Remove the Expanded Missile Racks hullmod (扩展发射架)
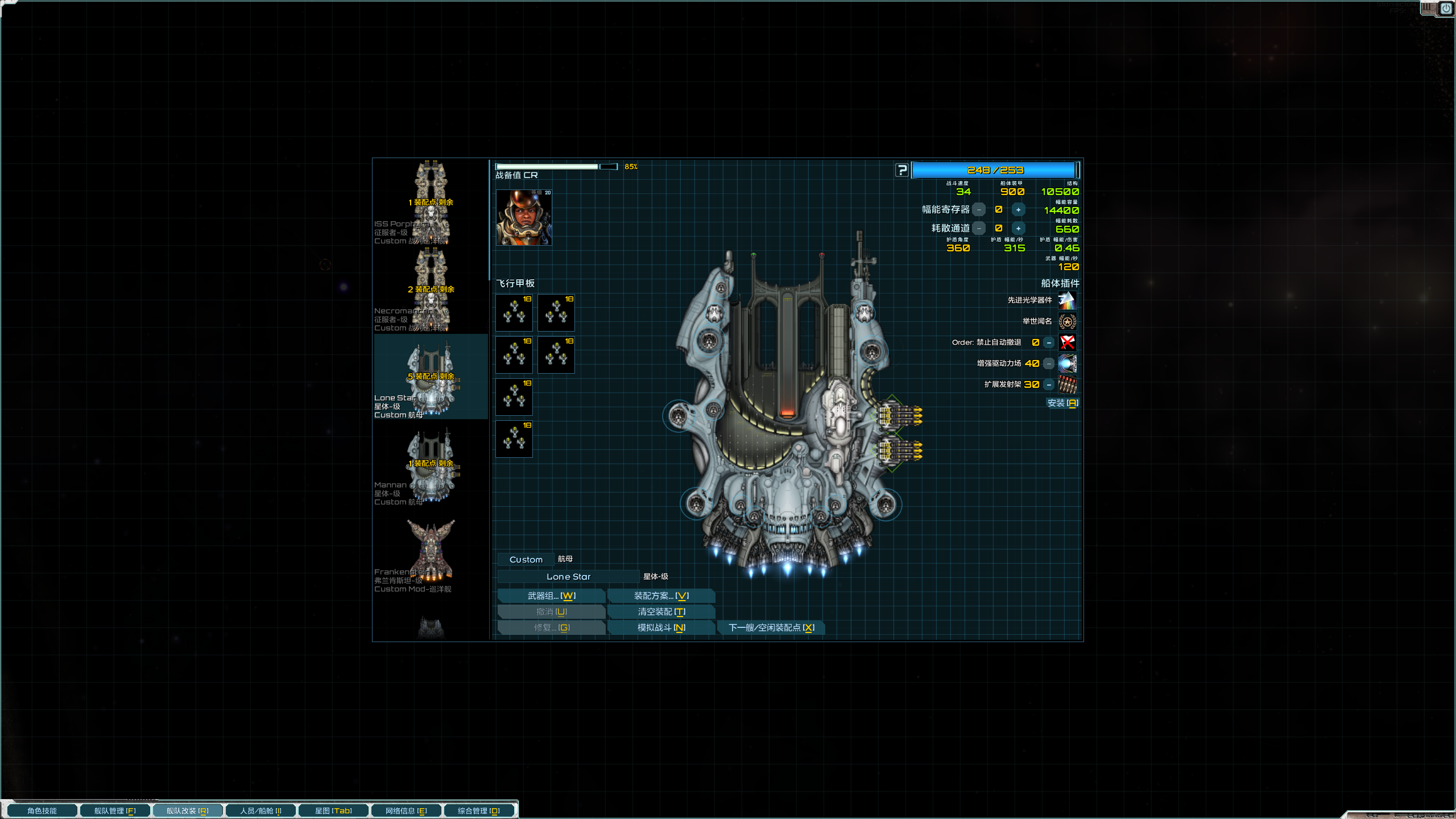 (1049, 385)
